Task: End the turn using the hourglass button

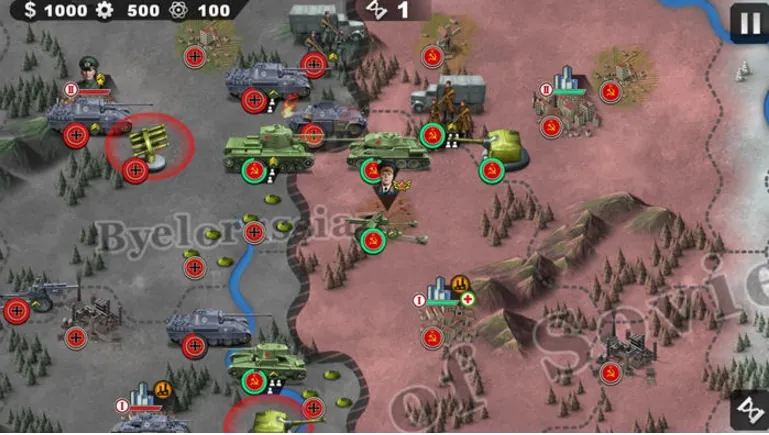Action: (748, 409)
